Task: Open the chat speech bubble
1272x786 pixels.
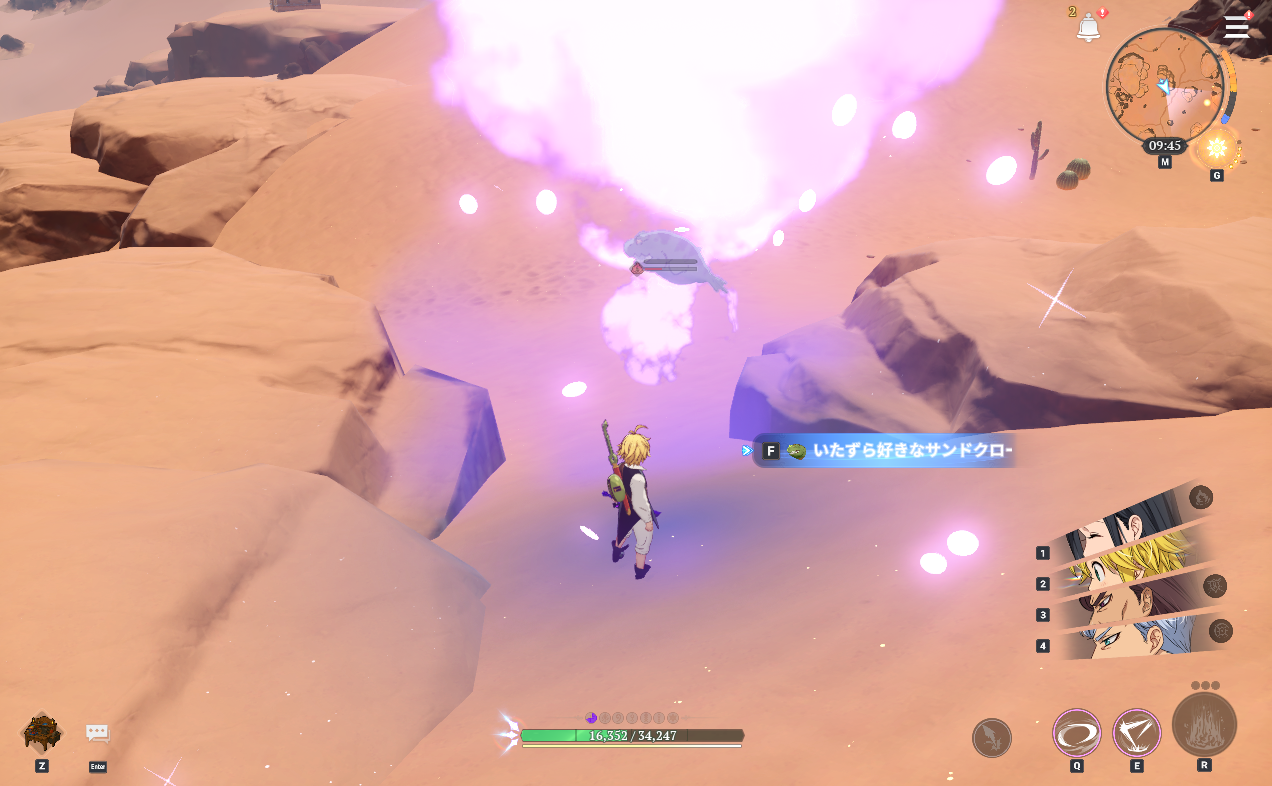Action: tap(97, 733)
